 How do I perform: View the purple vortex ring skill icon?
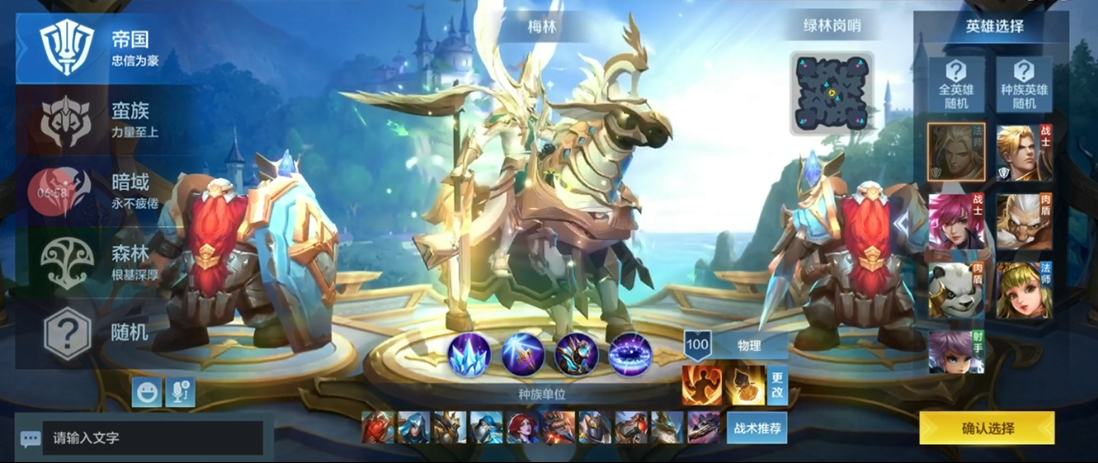tap(630, 353)
